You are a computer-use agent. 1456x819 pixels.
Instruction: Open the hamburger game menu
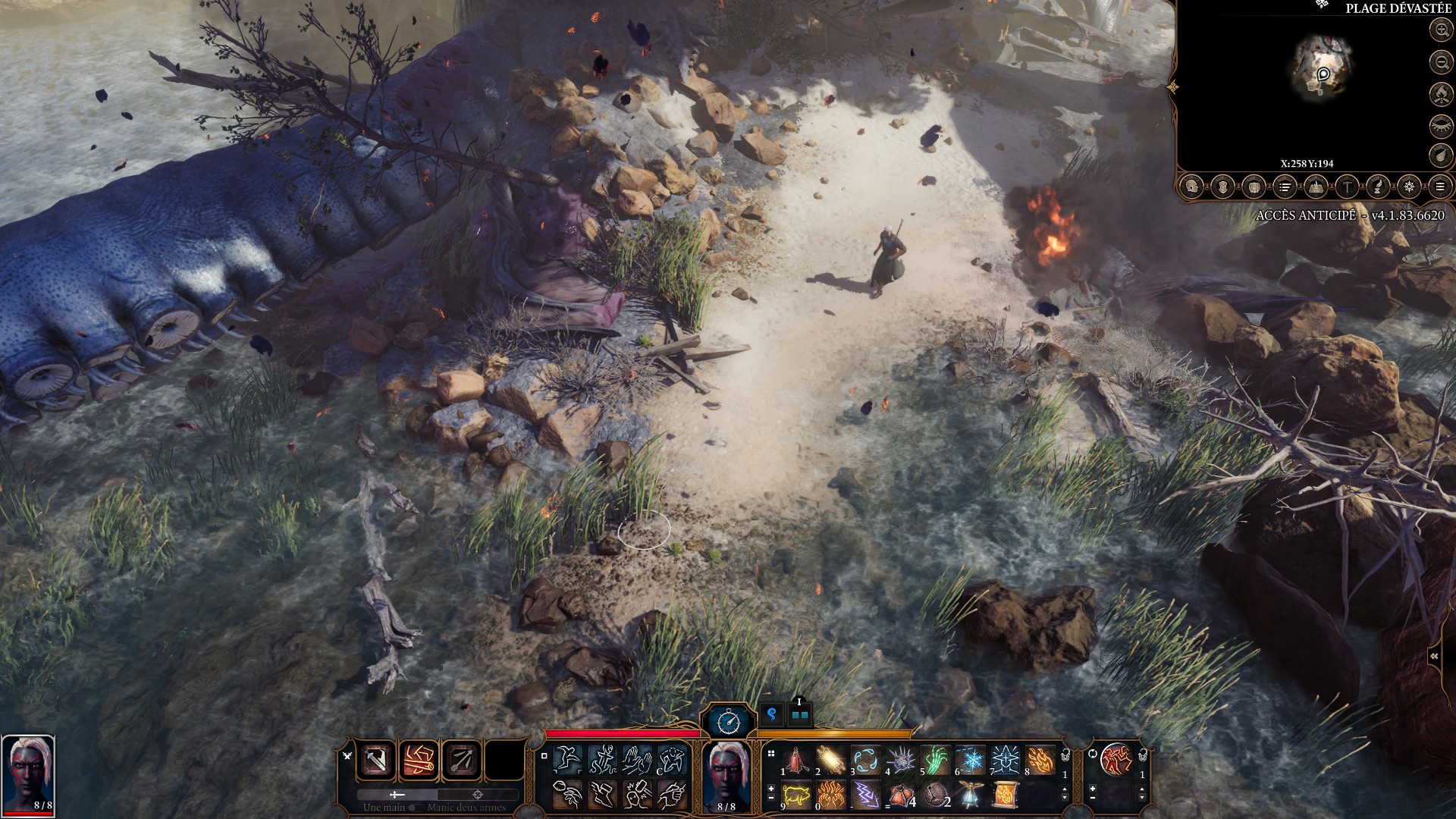pos(1440,187)
